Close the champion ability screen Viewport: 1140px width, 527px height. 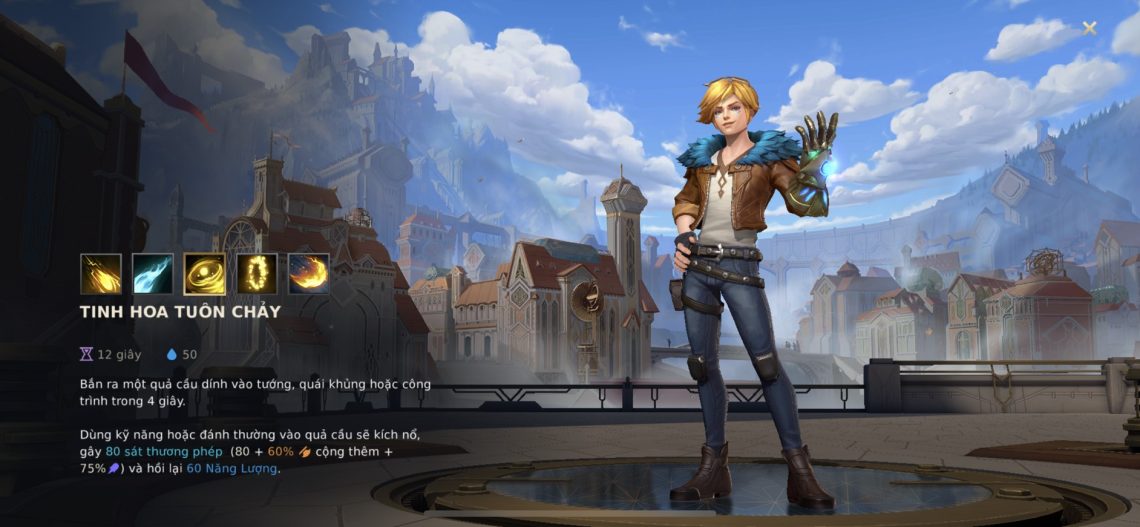[x=1089, y=28]
